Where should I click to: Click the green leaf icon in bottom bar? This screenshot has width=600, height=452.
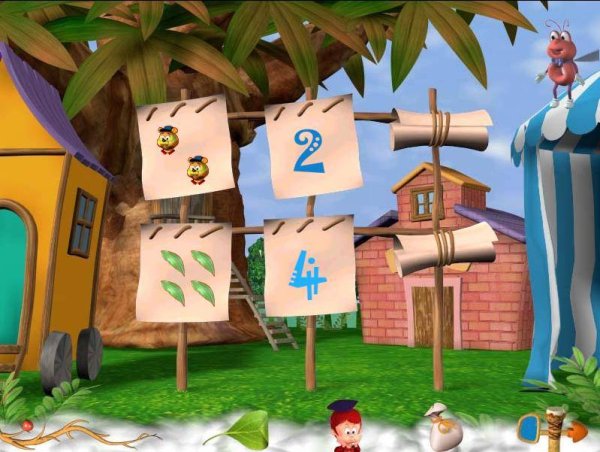pos(238,430)
